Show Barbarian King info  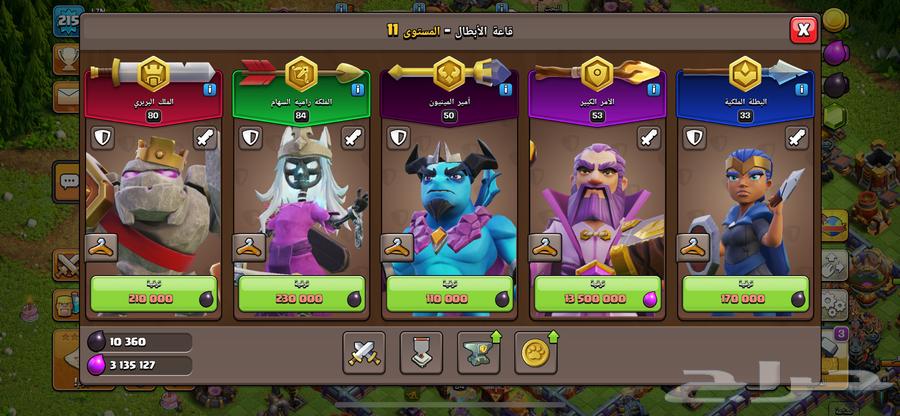[x=209, y=90]
